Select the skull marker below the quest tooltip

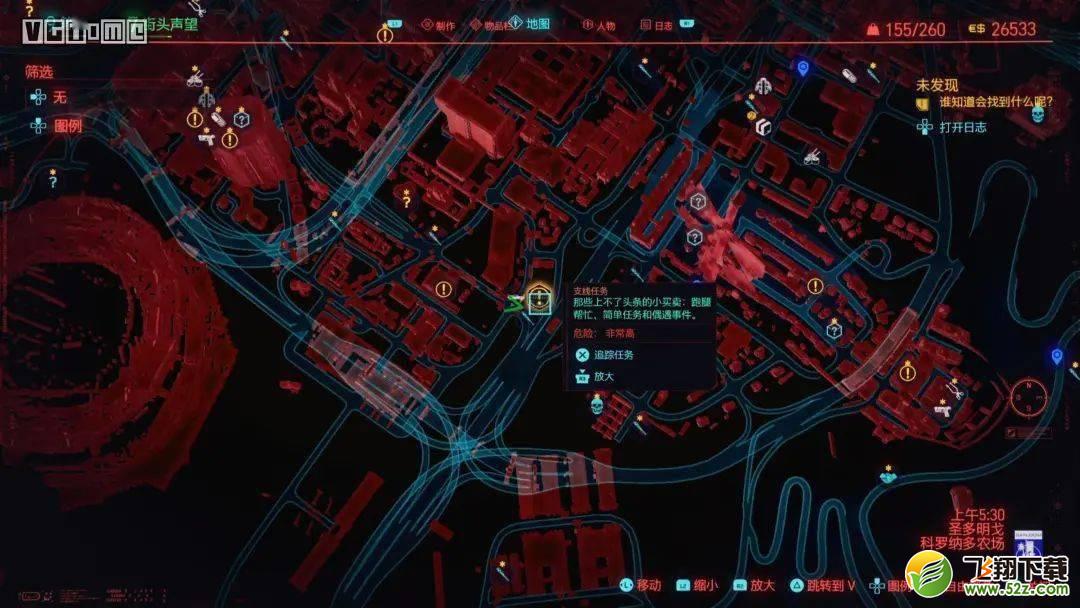click(x=597, y=404)
